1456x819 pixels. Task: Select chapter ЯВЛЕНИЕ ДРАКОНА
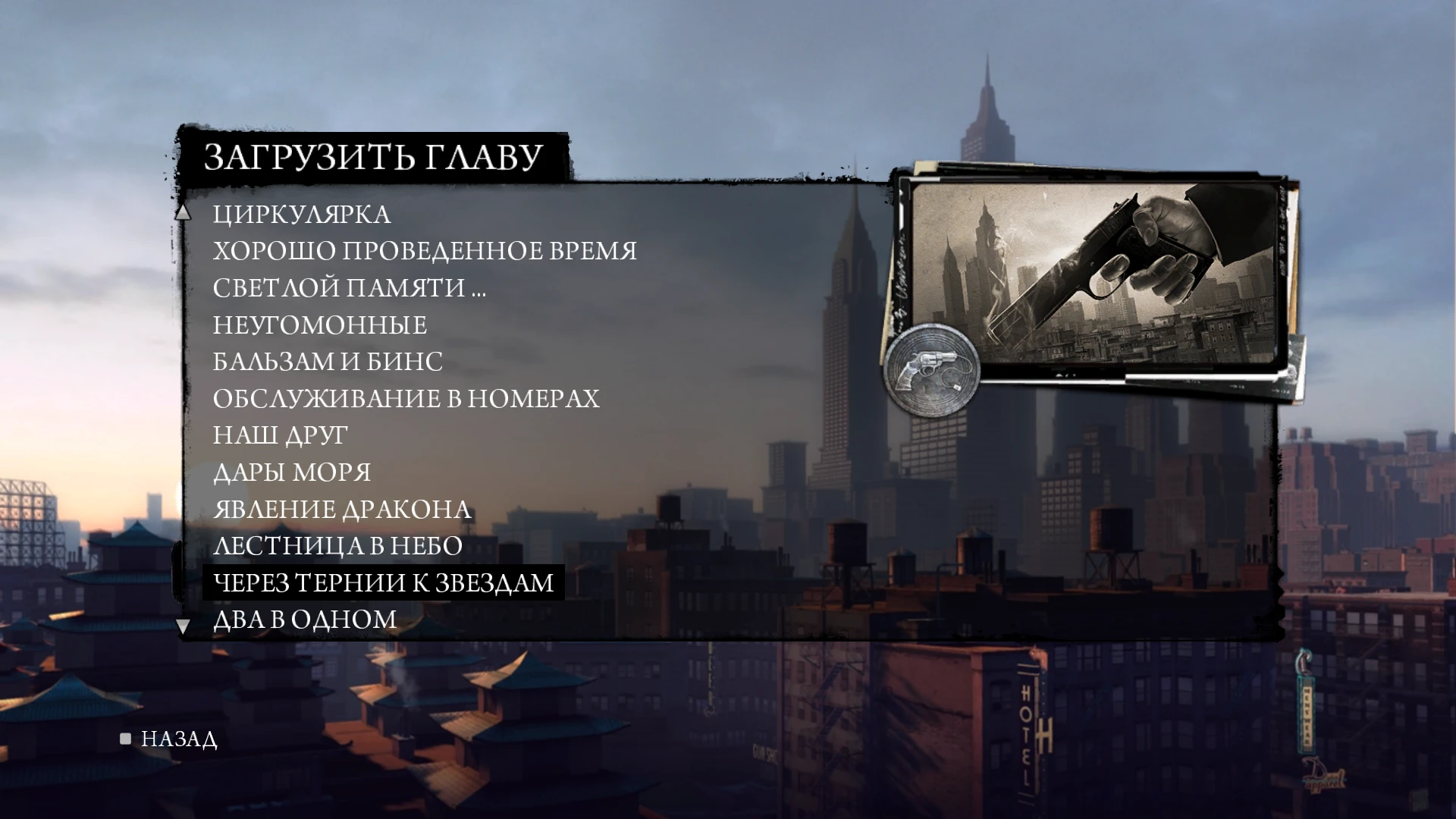point(341,509)
